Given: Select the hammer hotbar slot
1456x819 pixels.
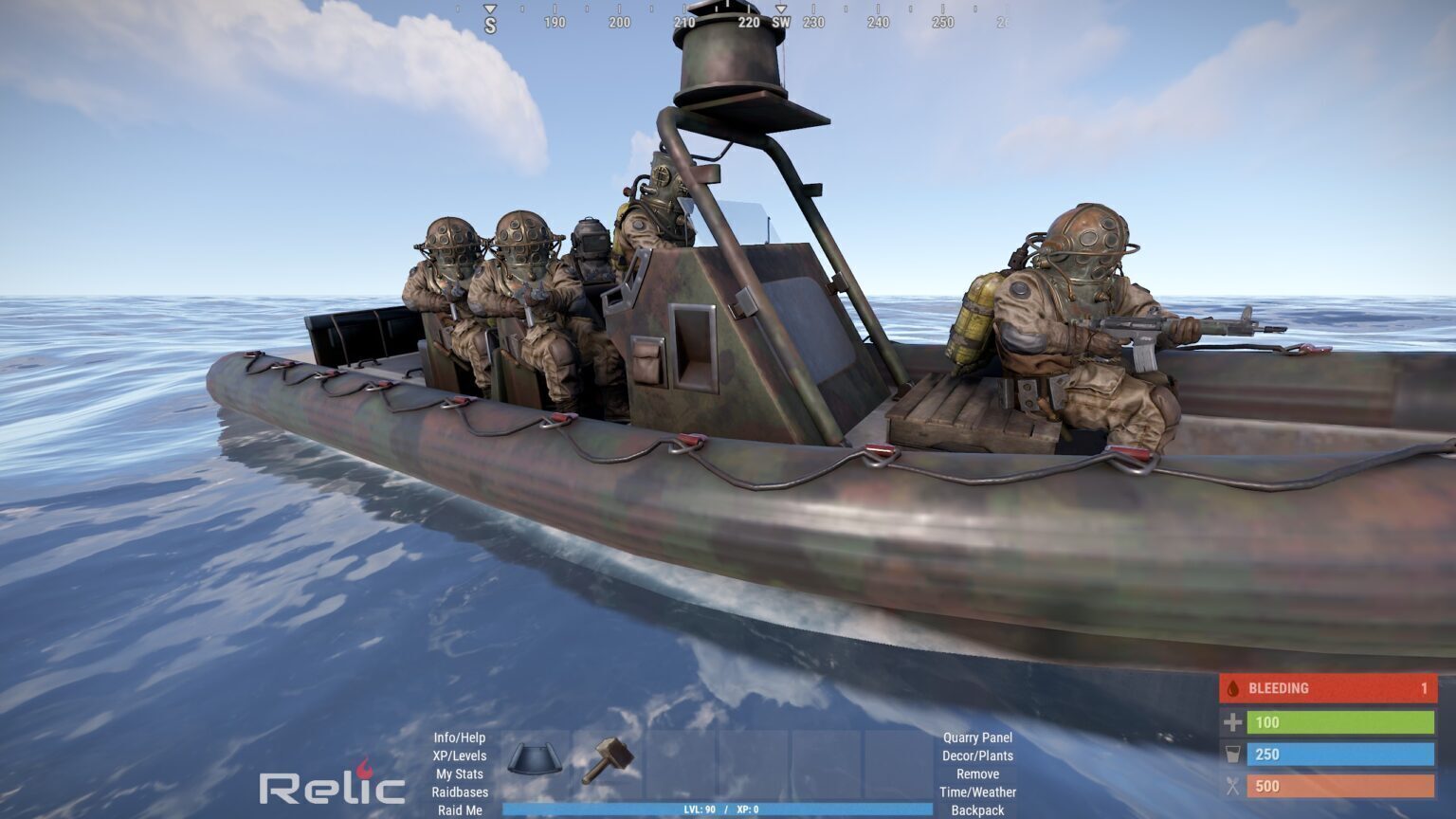Looking at the screenshot, I should click(608, 761).
